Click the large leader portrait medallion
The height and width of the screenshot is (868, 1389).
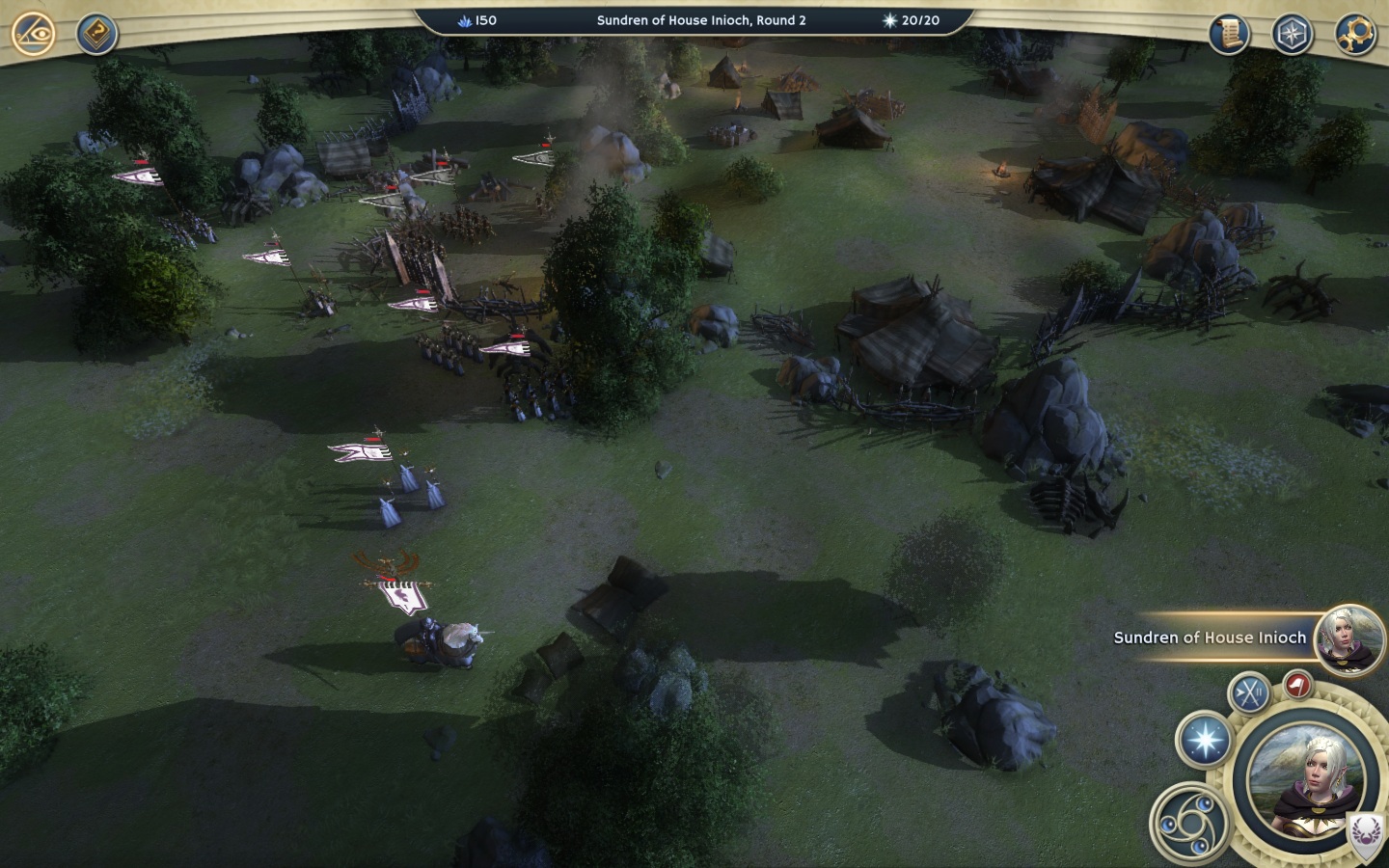point(1305,781)
